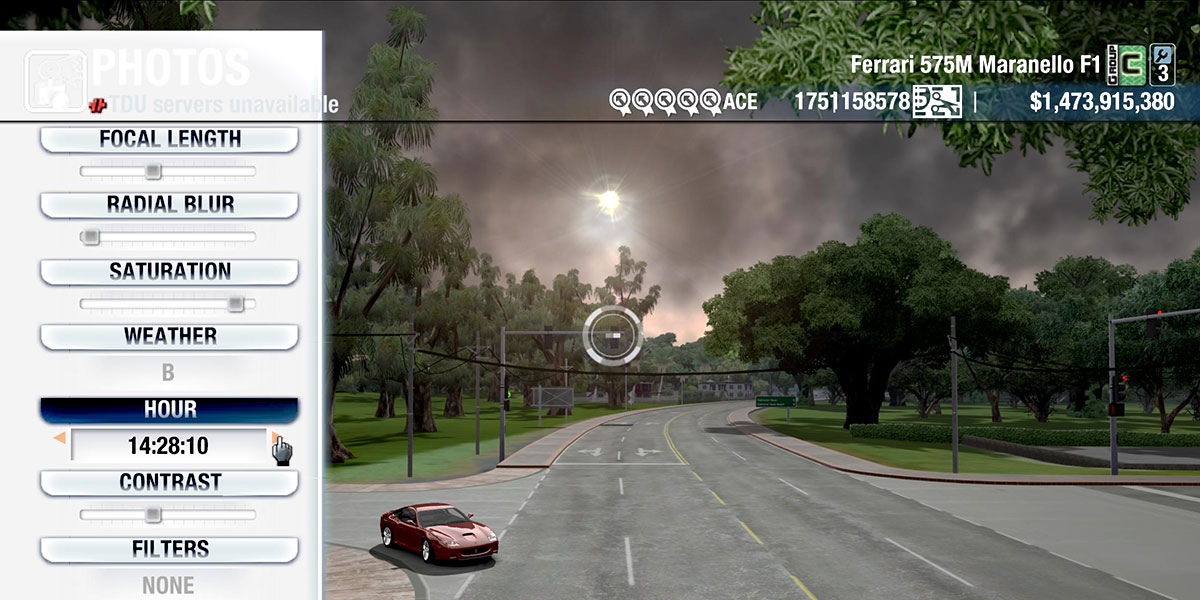The image size is (1200, 600).
Task: Select the Radial Blur option
Action: click(169, 204)
